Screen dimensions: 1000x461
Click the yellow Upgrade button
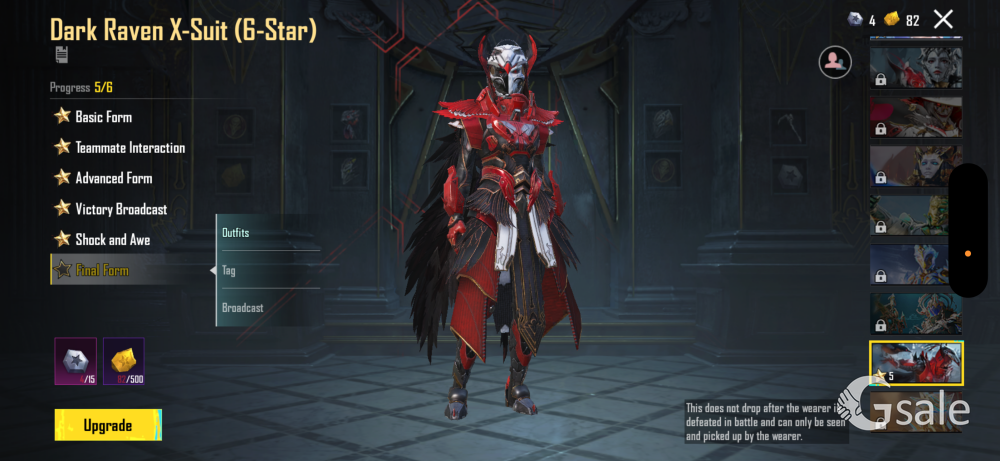[x=108, y=425]
